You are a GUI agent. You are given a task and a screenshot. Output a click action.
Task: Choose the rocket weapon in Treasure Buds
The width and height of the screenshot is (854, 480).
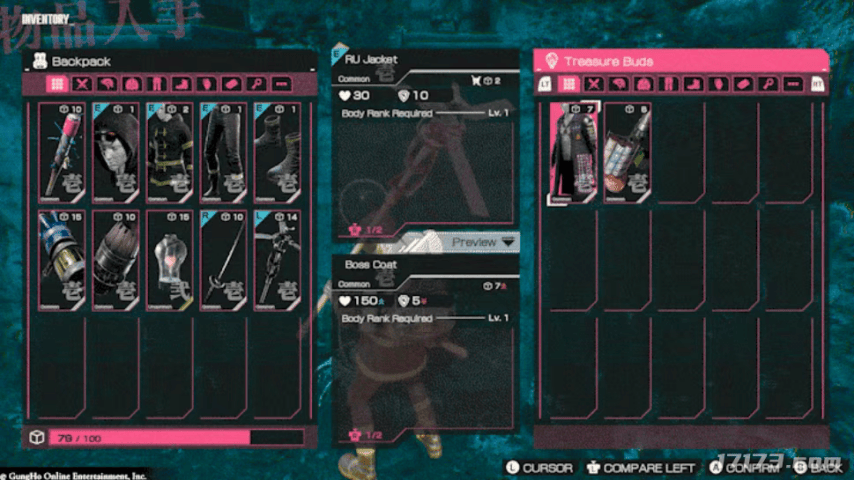[x=626, y=153]
